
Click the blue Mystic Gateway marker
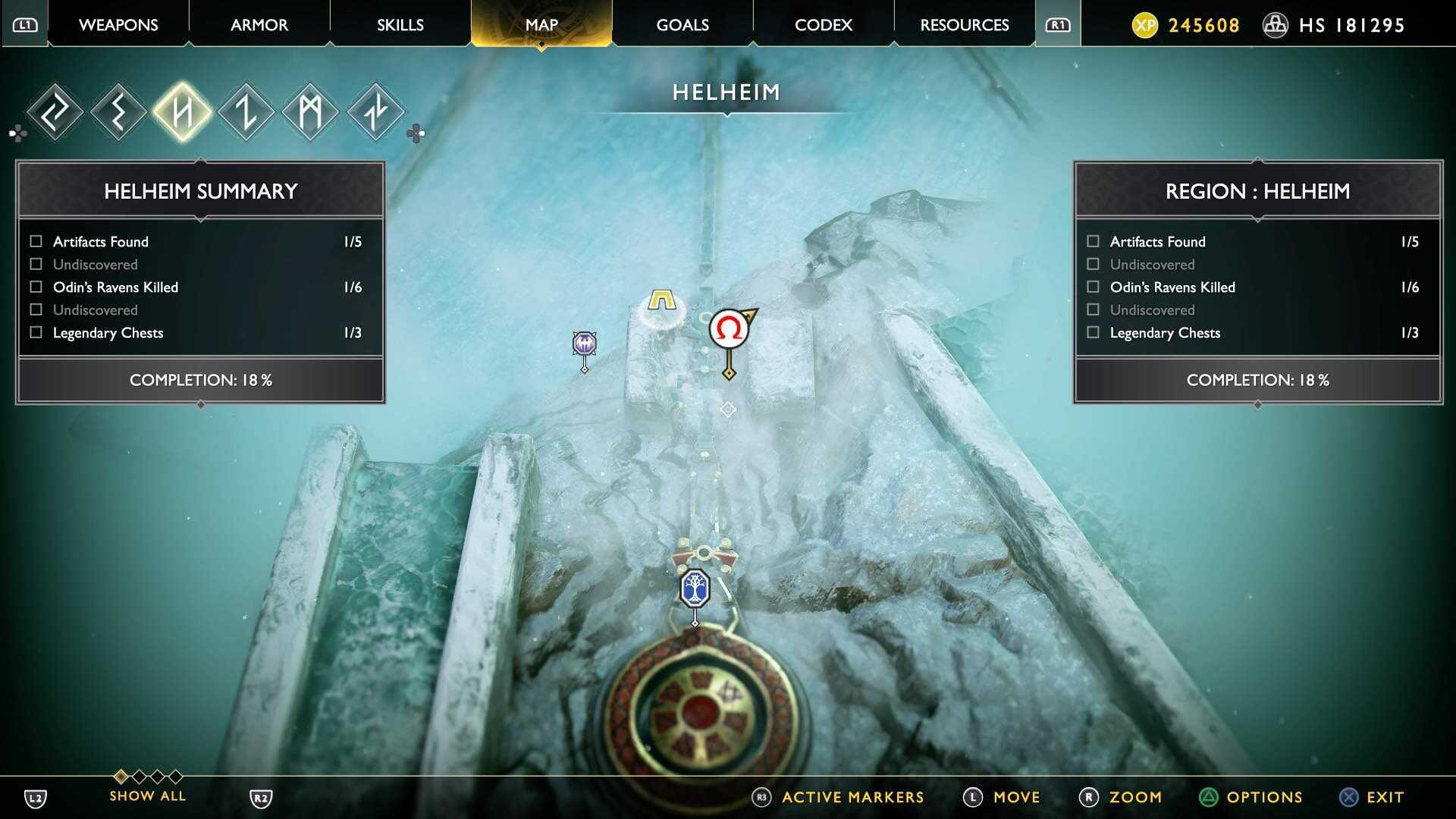click(695, 588)
